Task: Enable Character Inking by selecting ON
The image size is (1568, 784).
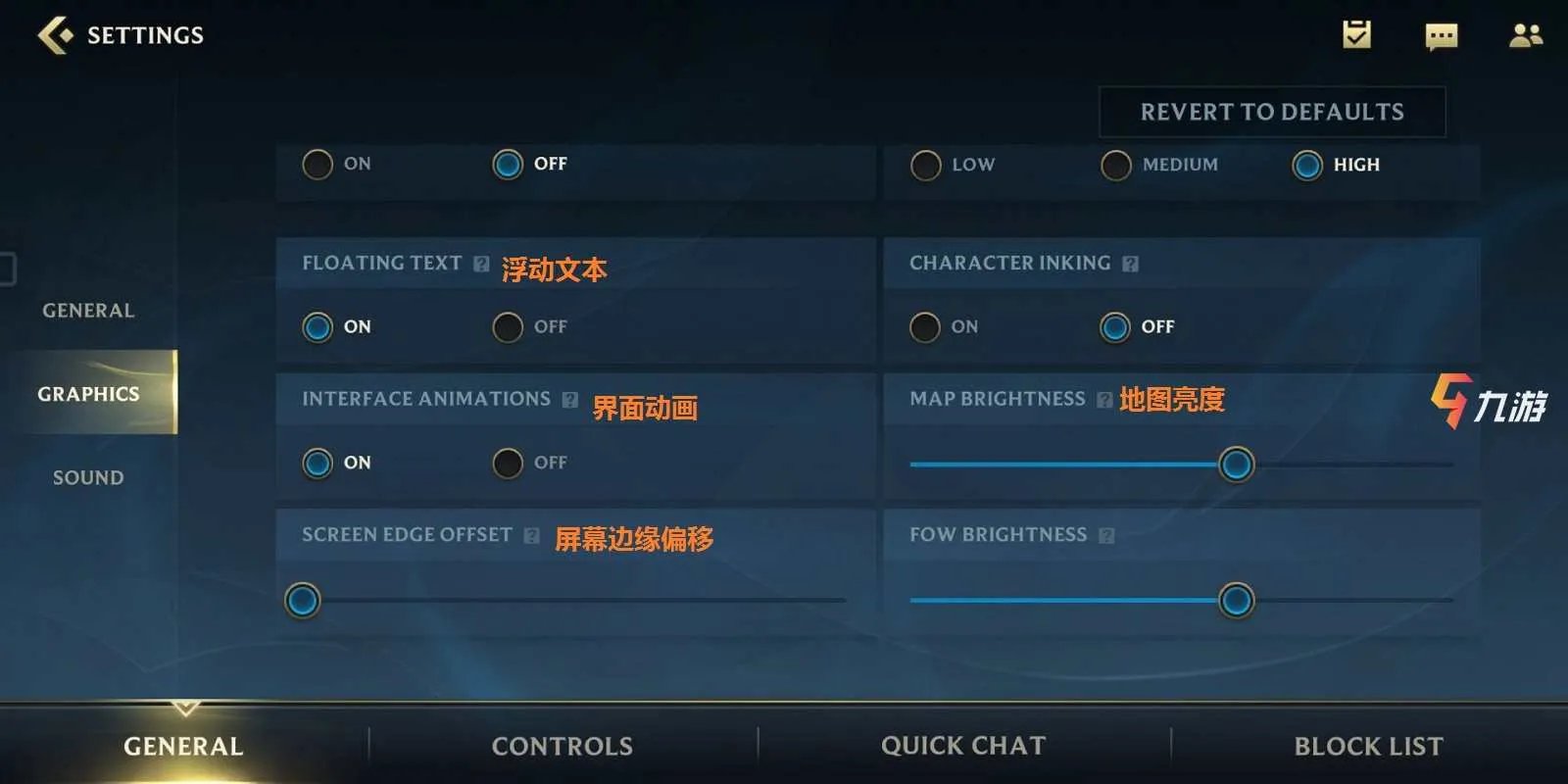Action: [924, 327]
